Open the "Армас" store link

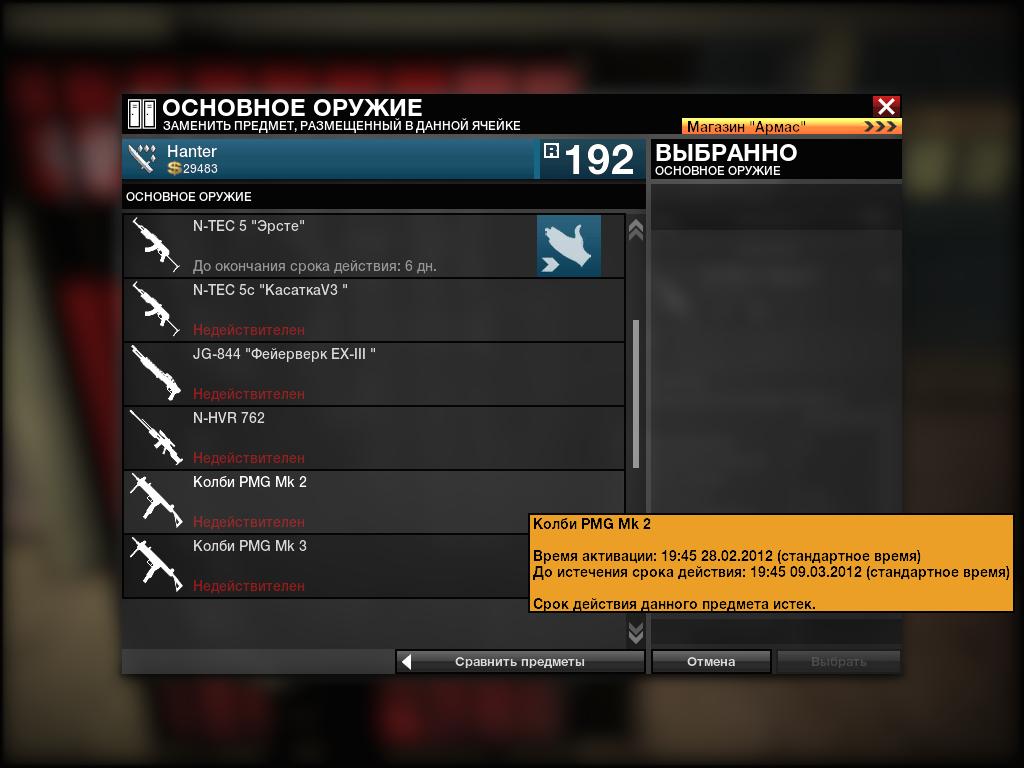[791, 127]
